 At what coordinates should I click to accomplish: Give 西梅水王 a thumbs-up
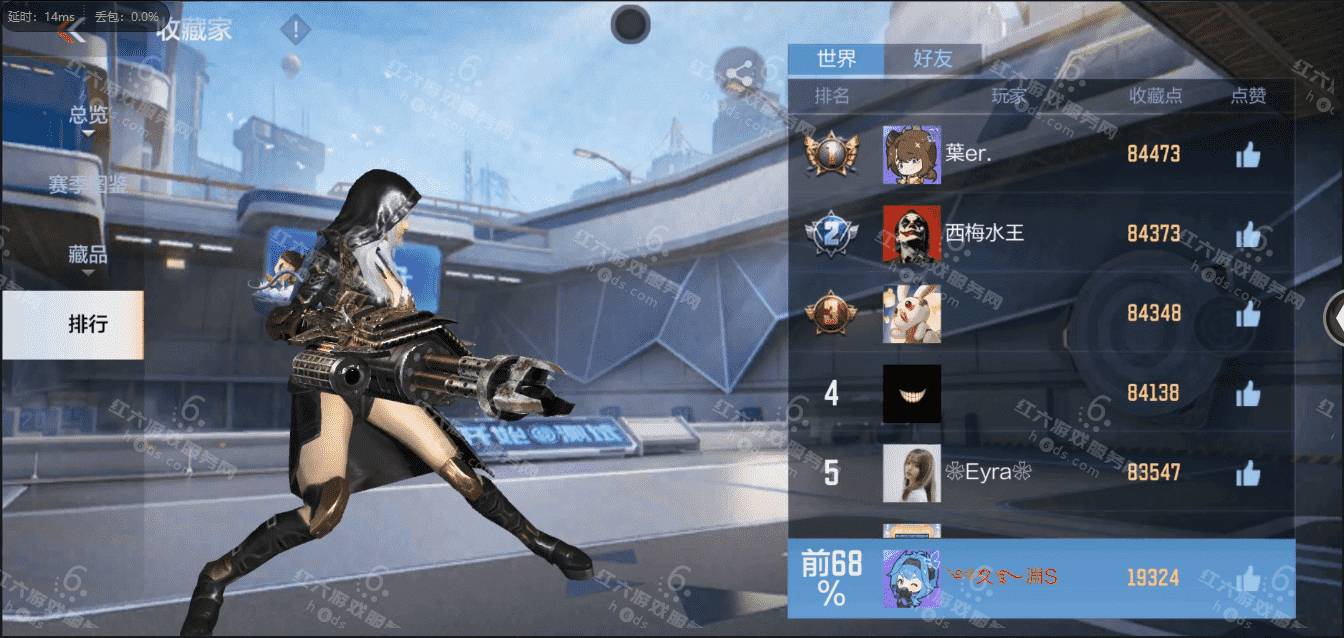pos(1247,235)
